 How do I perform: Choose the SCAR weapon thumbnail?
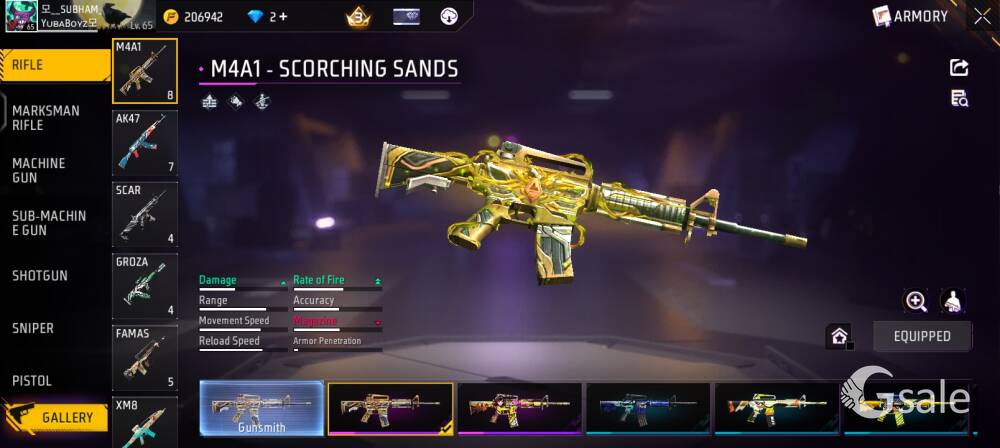click(x=145, y=214)
